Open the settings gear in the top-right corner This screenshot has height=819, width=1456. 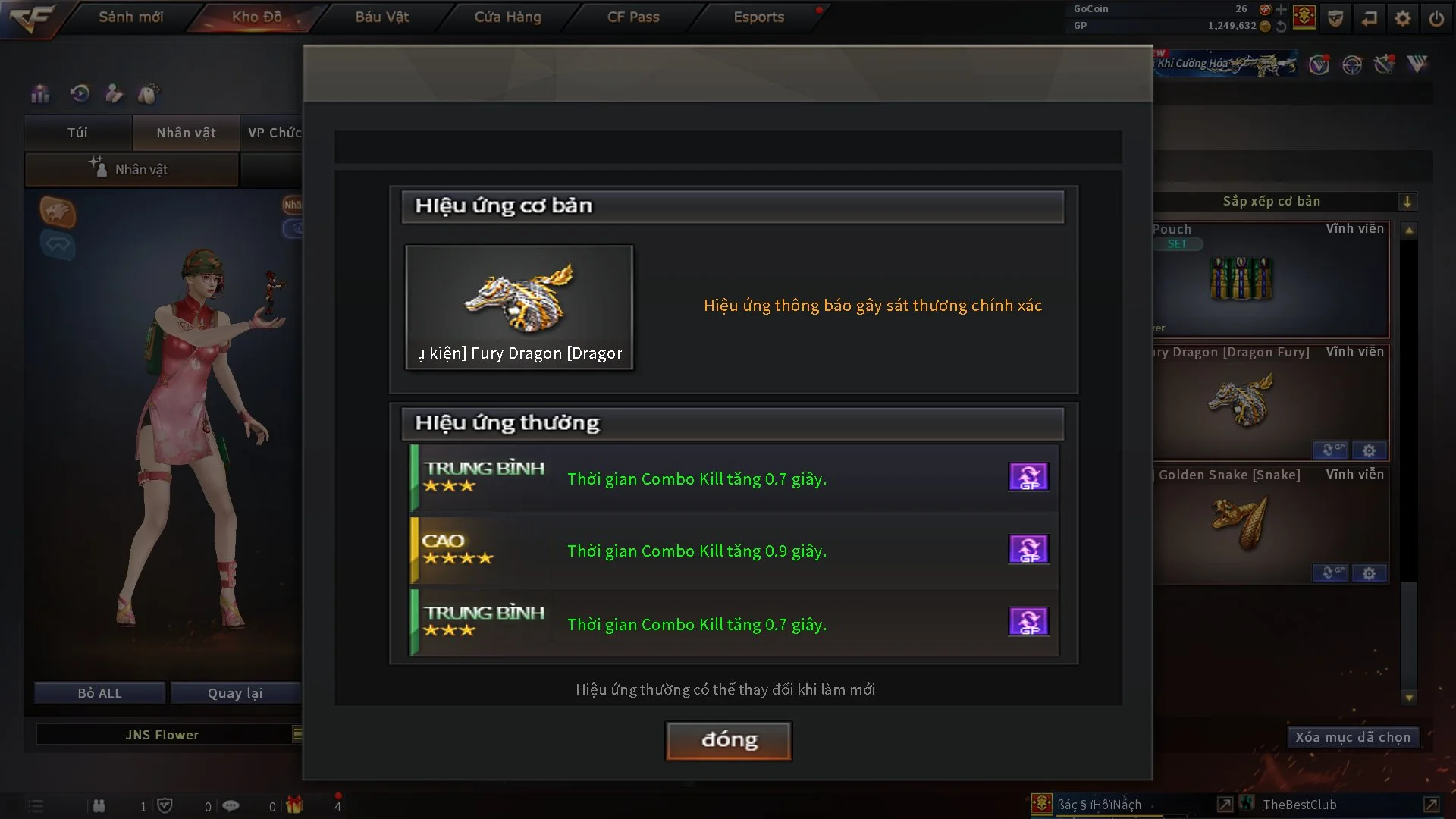coord(1403,17)
